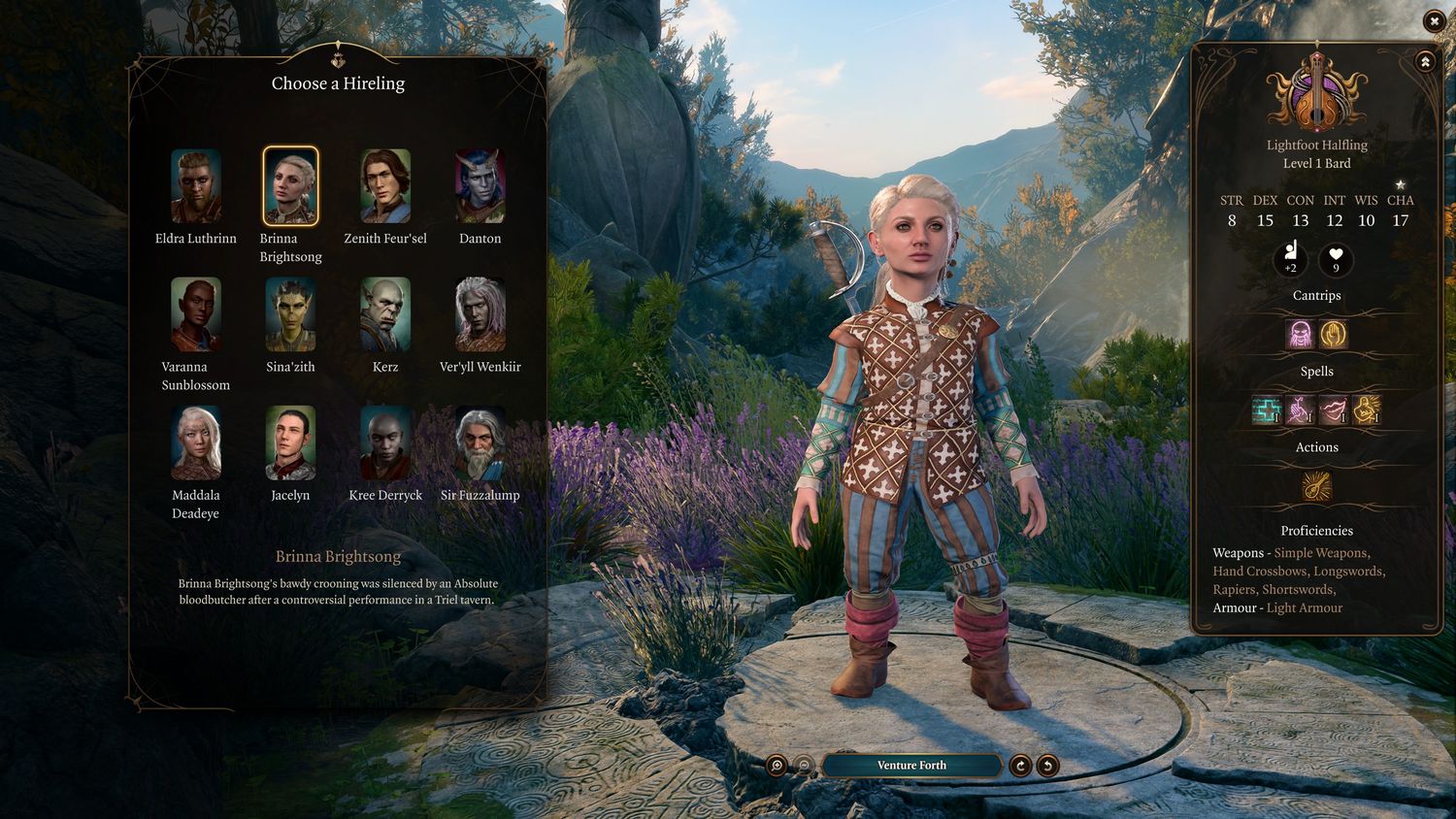Select hireling Eldra Luthrinn
This screenshot has width=1456, height=819.
click(x=196, y=186)
